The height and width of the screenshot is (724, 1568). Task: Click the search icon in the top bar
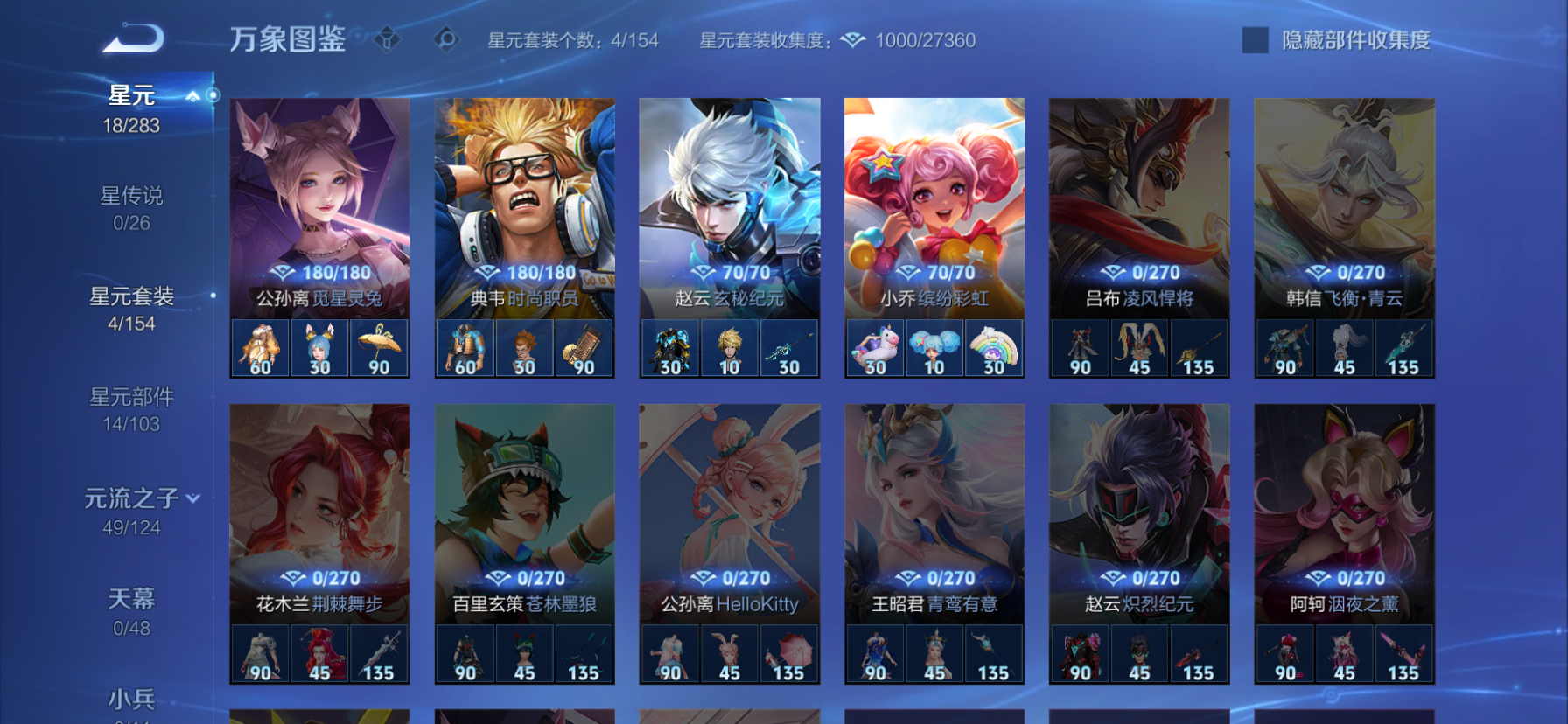point(444,39)
